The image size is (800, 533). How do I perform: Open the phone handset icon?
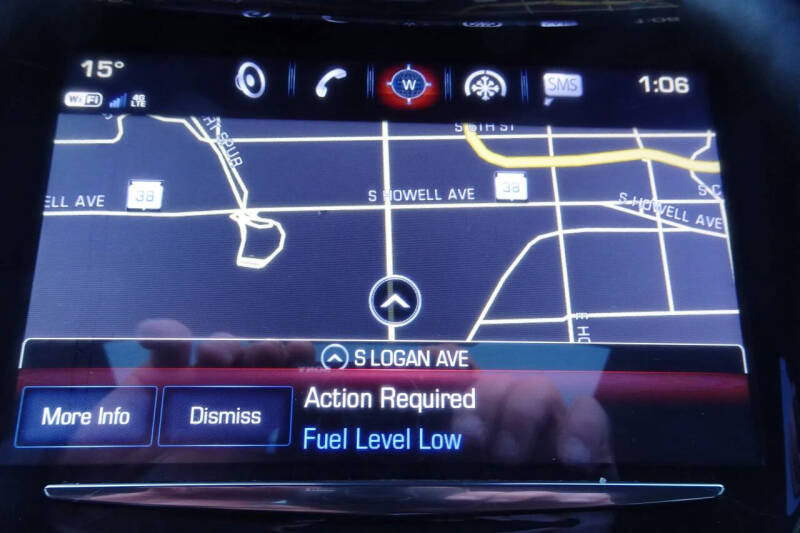pyautogui.click(x=330, y=83)
